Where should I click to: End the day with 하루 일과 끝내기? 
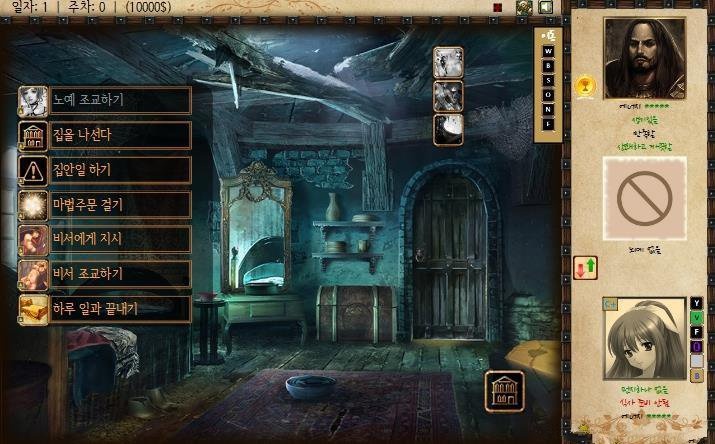click(105, 308)
